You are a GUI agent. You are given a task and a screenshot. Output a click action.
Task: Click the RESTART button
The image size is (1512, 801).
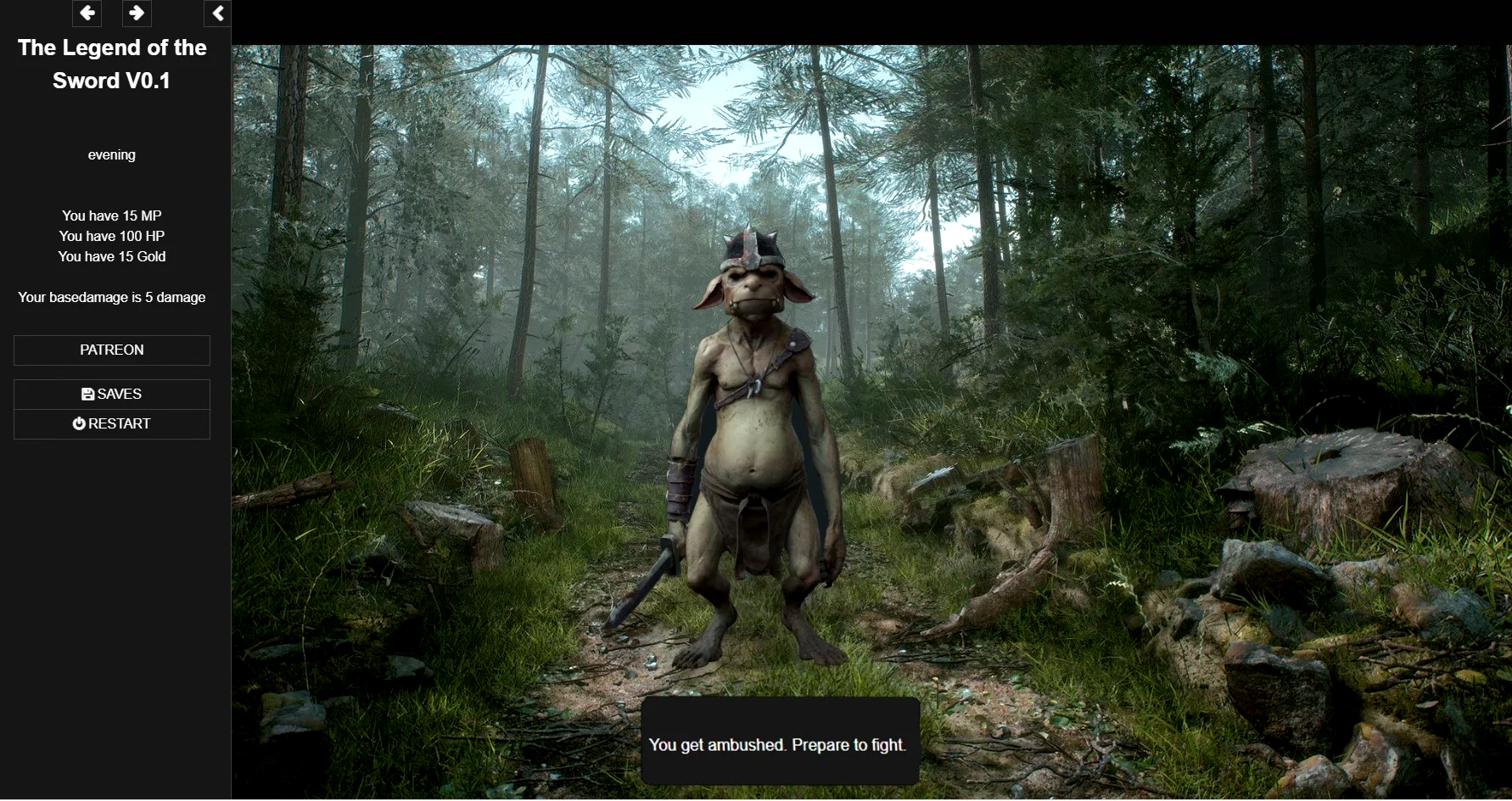pos(112,423)
